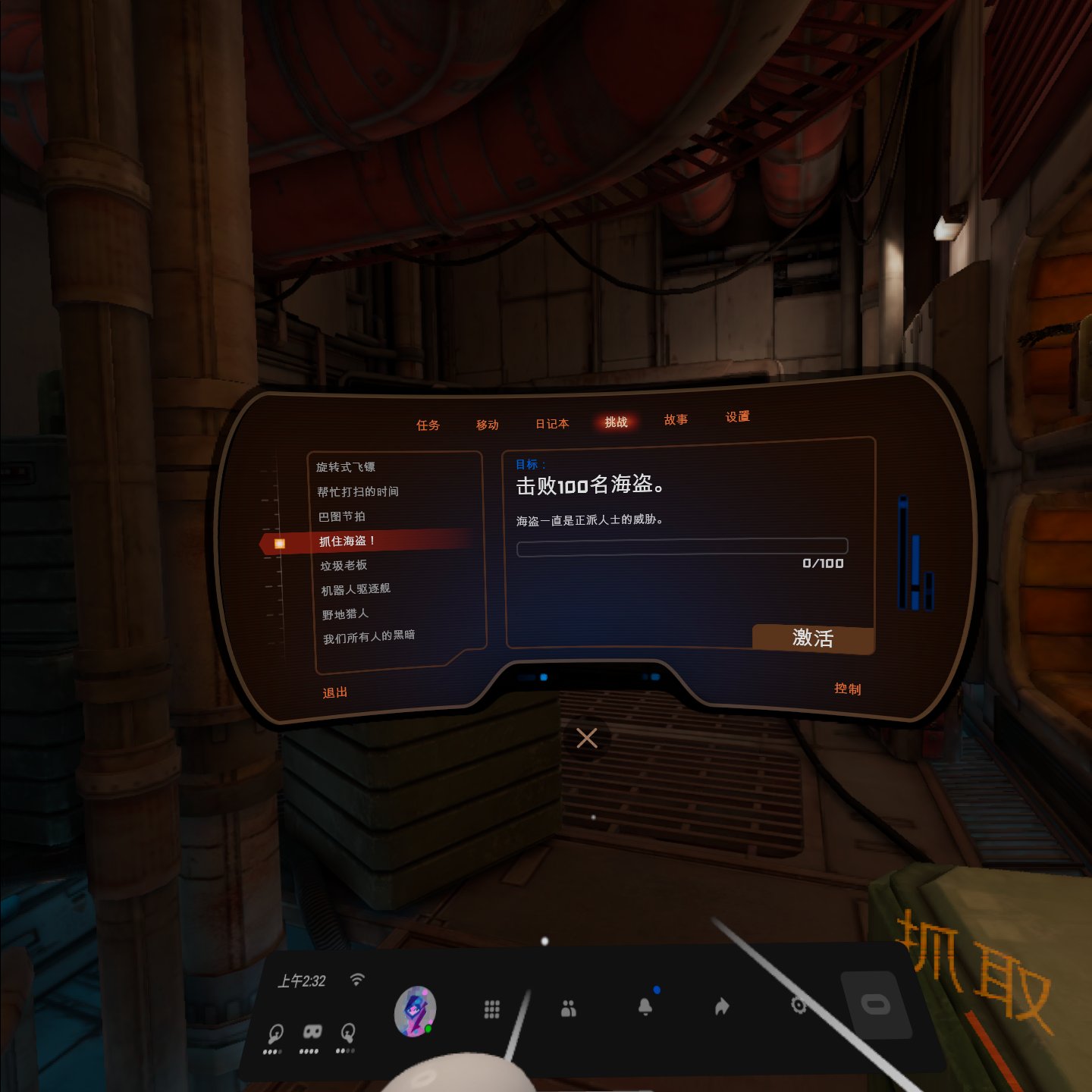Screen dimensions: 1092x1092
Task: Close the panel with the X button
Action: (x=587, y=738)
